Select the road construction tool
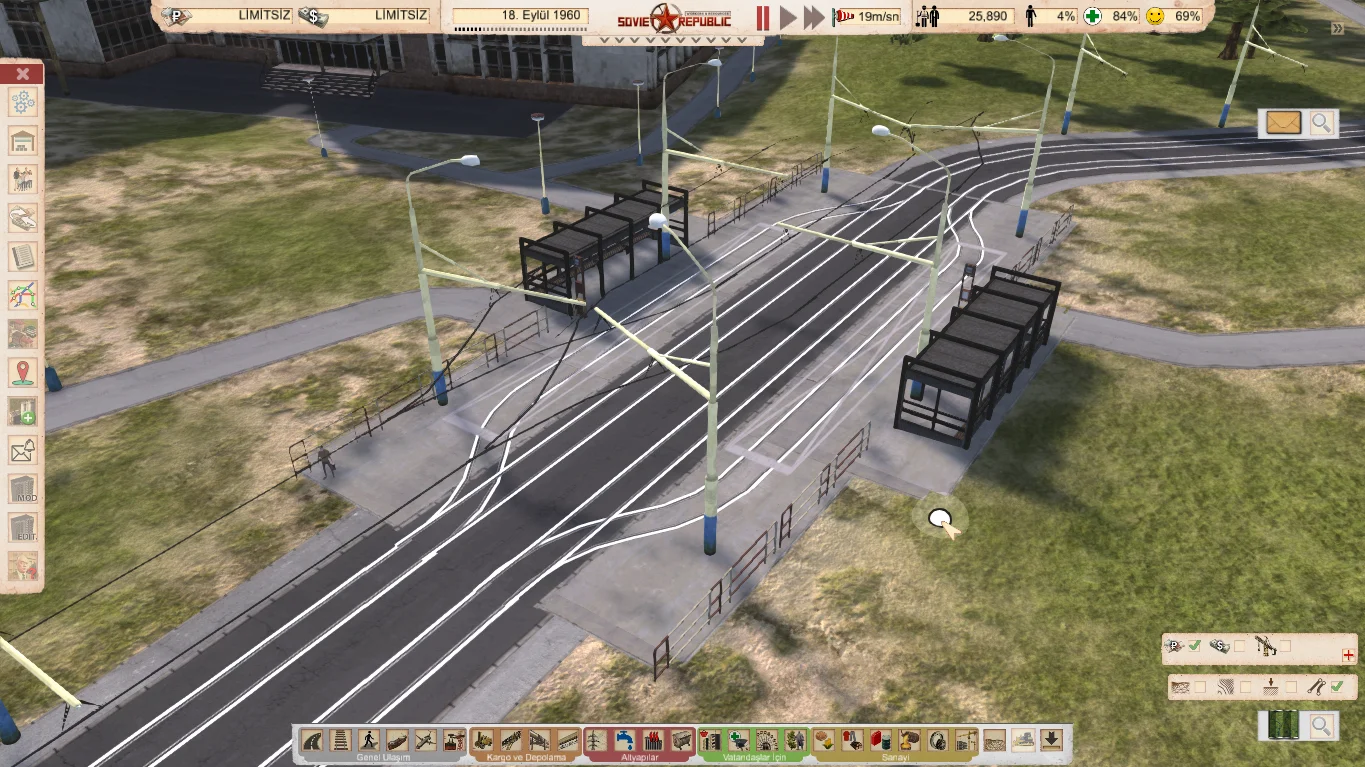1365x767 pixels. point(312,741)
